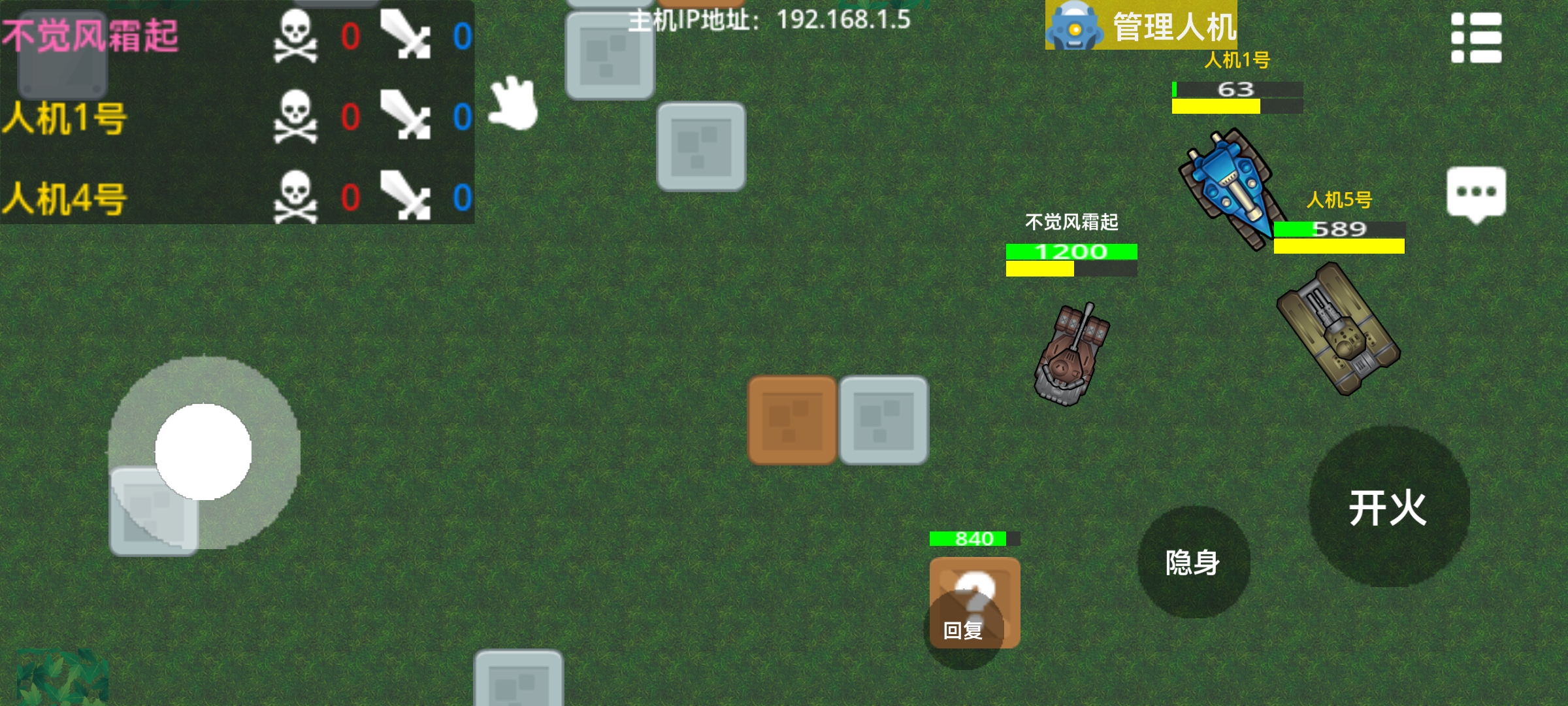Image resolution: width=1568 pixels, height=706 pixels.
Task: Click the skull icon beside 不觉风霜起
Action: click(x=294, y=36)
